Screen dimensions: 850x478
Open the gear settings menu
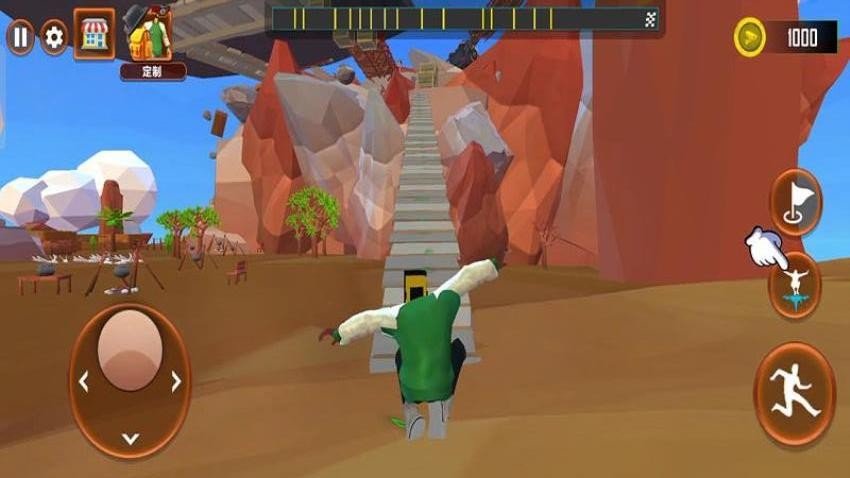click(54, 38)
